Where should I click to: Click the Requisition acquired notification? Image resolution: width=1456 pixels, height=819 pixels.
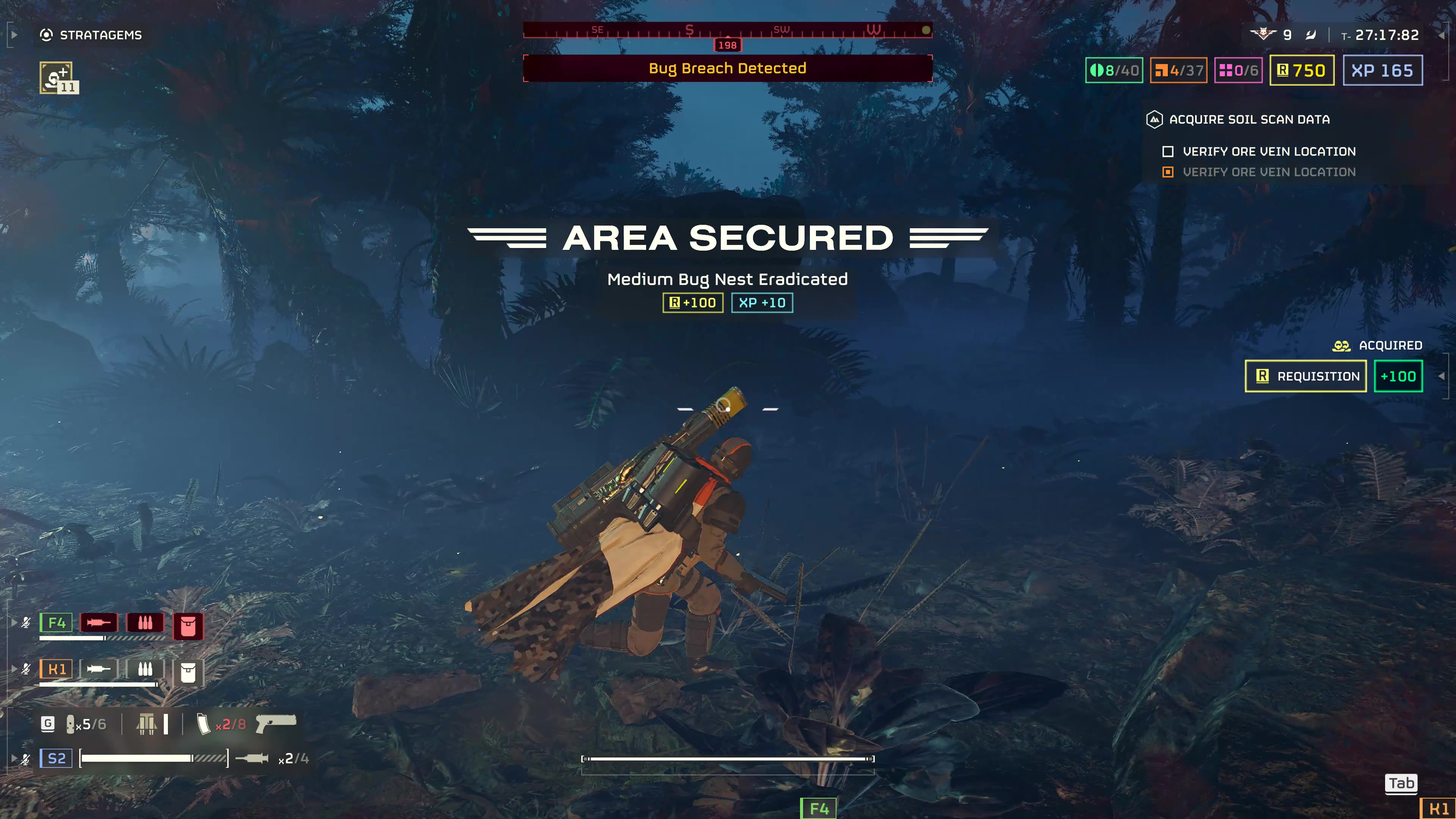[1305, 377]
